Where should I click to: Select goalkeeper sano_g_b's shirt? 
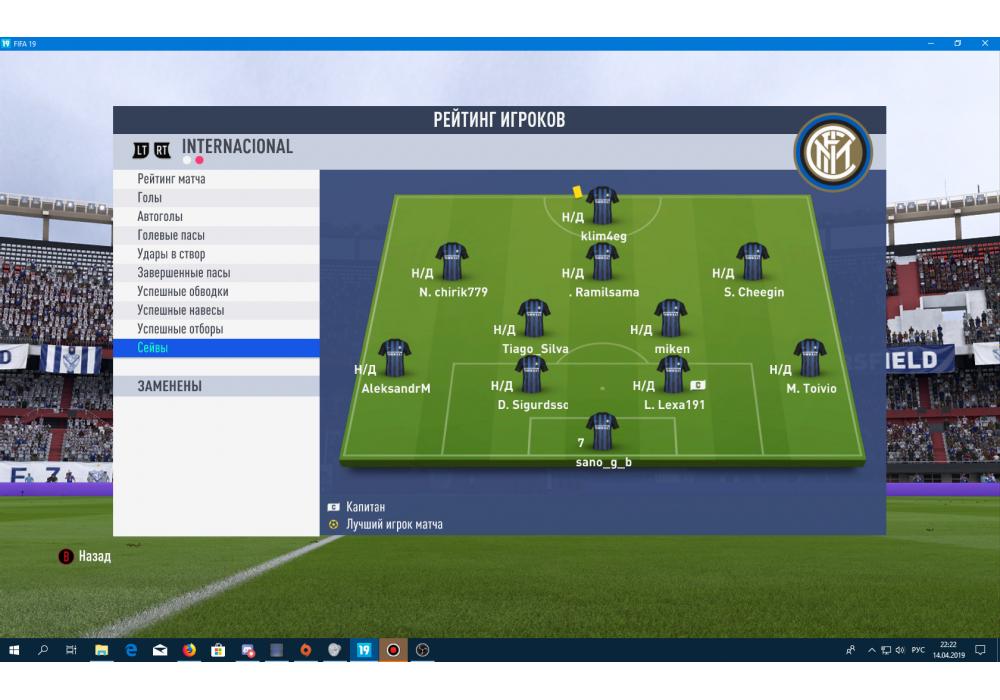pos(602,431)
